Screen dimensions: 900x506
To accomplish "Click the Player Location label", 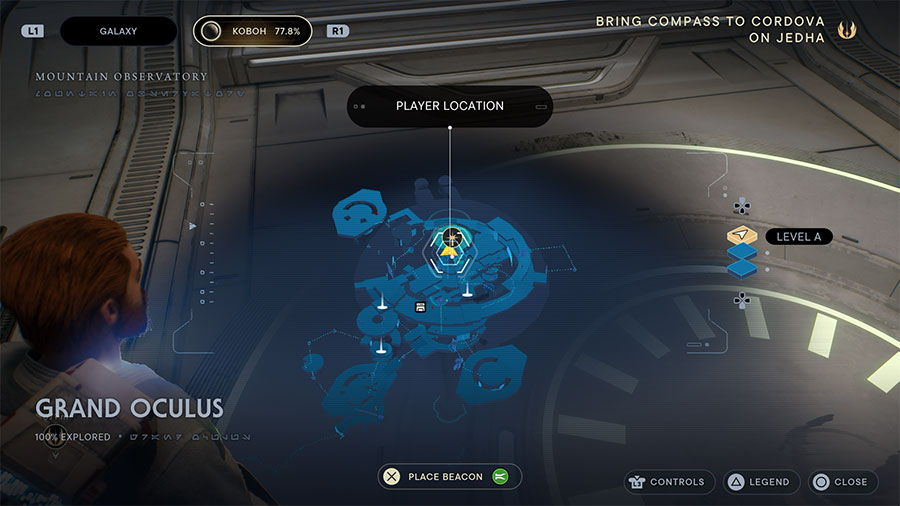I will (x=449, y=106).
